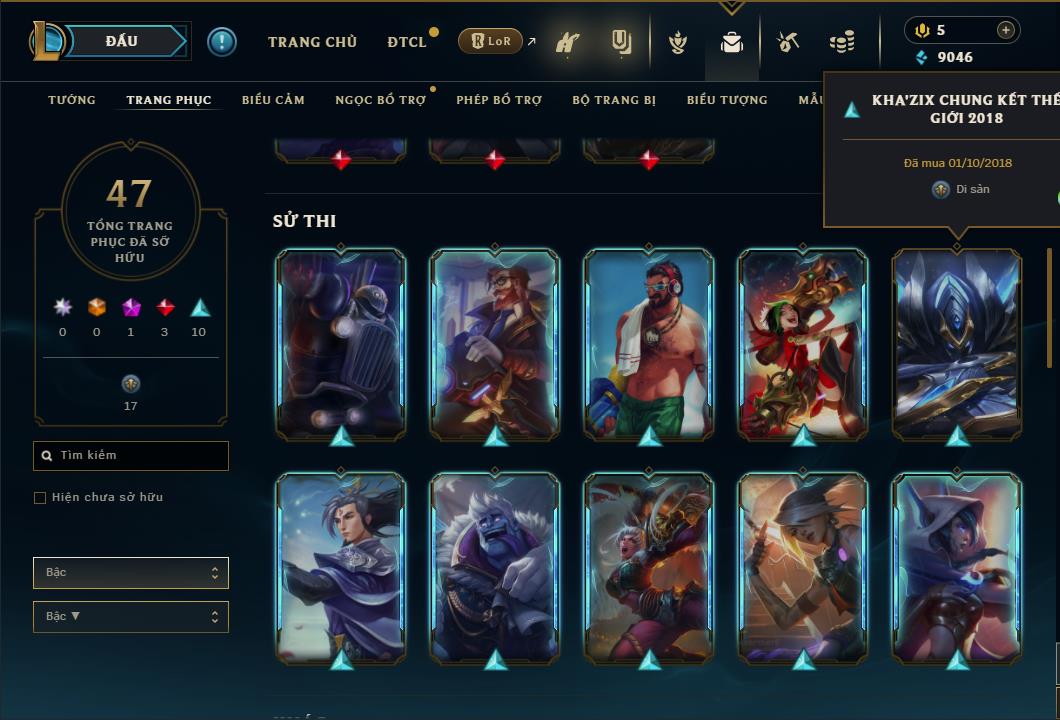Click the plus button beside RP balance
1060x720 pixels.
1005,30
